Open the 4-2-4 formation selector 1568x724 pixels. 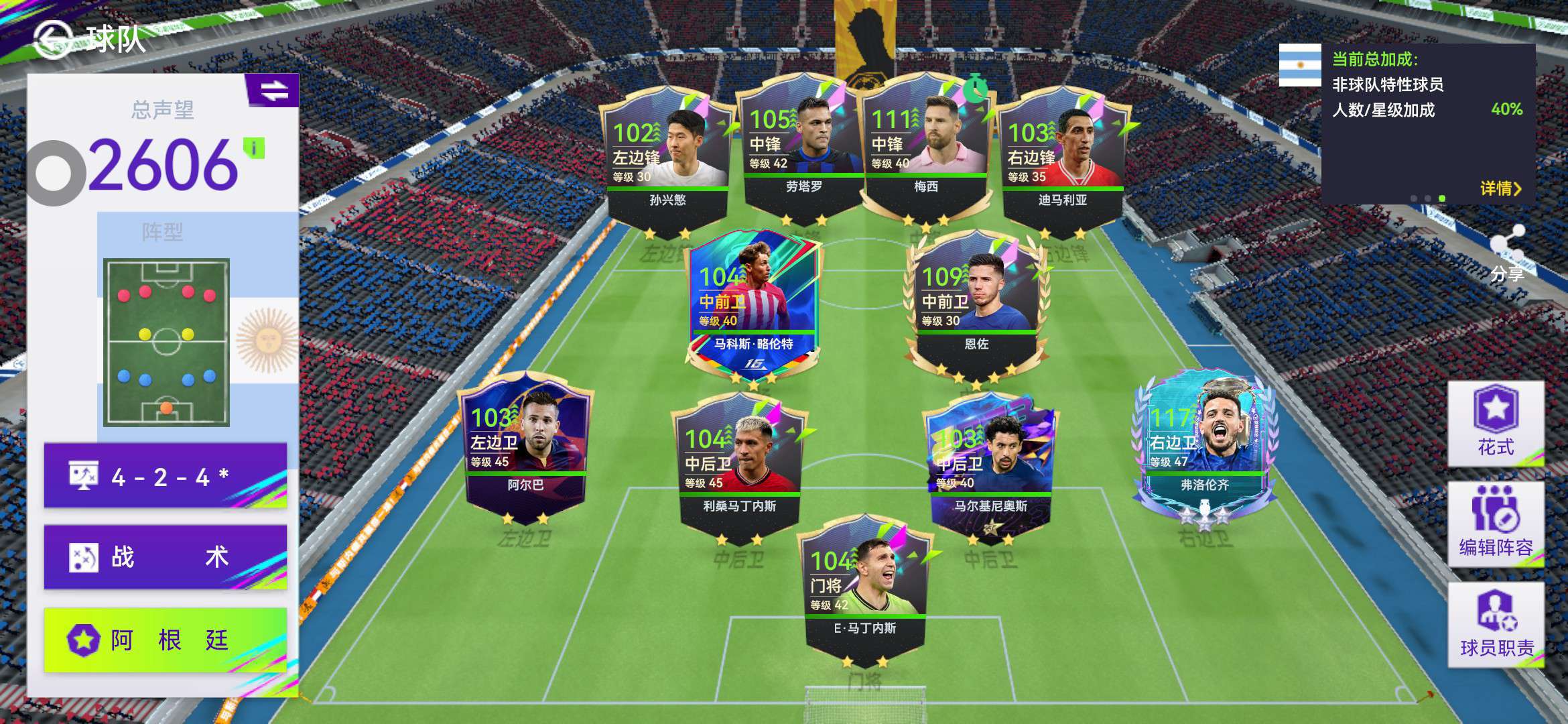166,476
